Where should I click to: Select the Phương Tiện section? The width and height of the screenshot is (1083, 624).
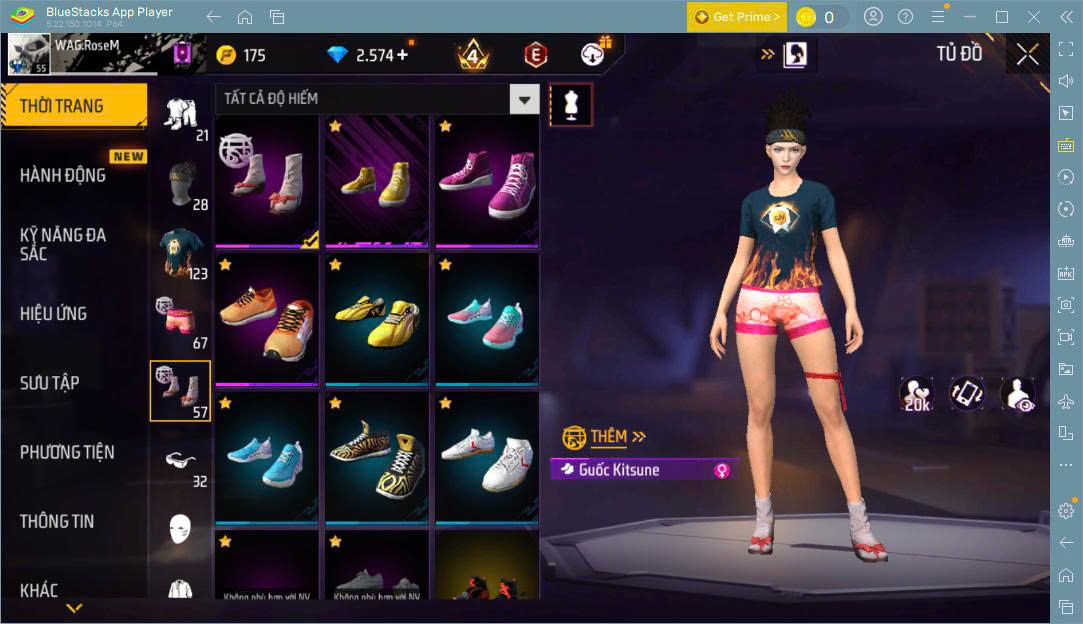coord(67,452)
